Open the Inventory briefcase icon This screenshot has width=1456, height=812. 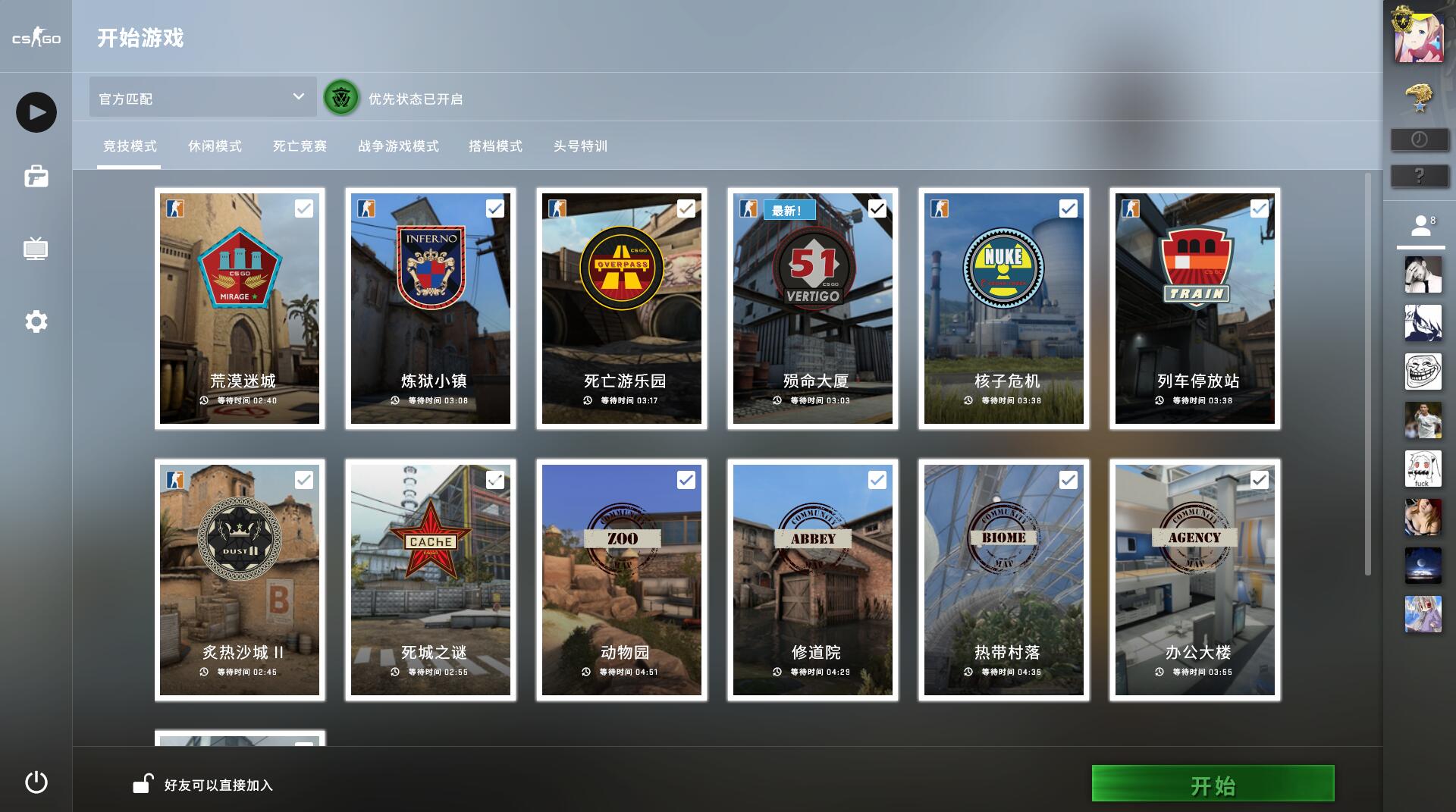[35, 177]
